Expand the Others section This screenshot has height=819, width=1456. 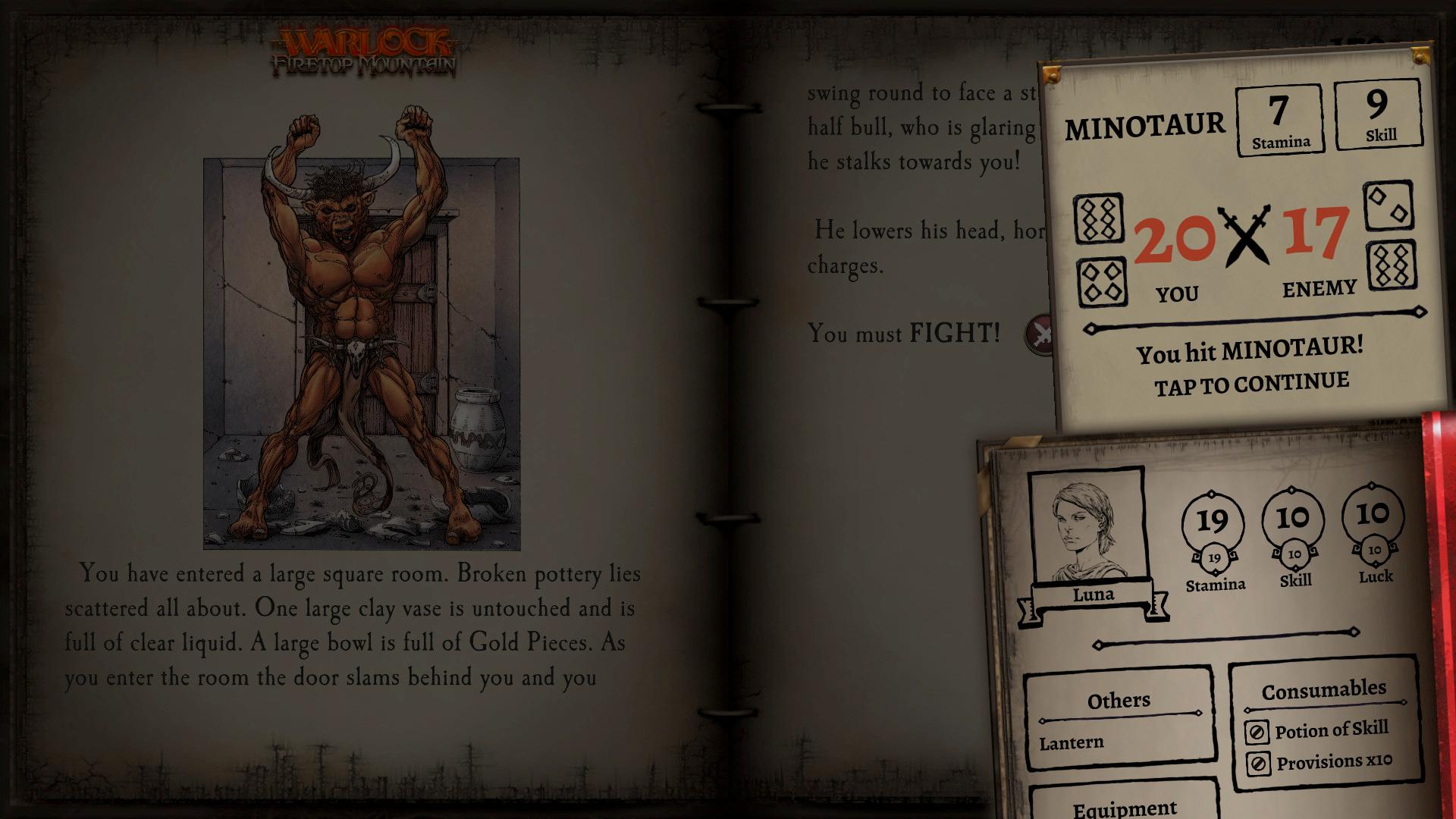1119,700
